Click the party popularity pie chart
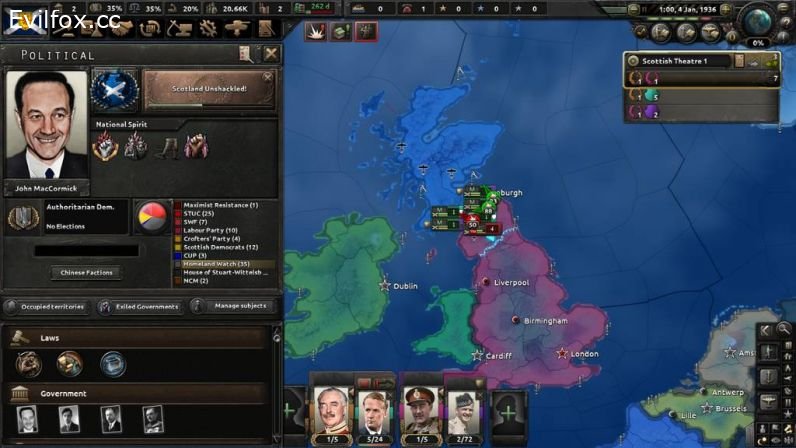This screenshot has width=796, height=448. click(153, 215)
